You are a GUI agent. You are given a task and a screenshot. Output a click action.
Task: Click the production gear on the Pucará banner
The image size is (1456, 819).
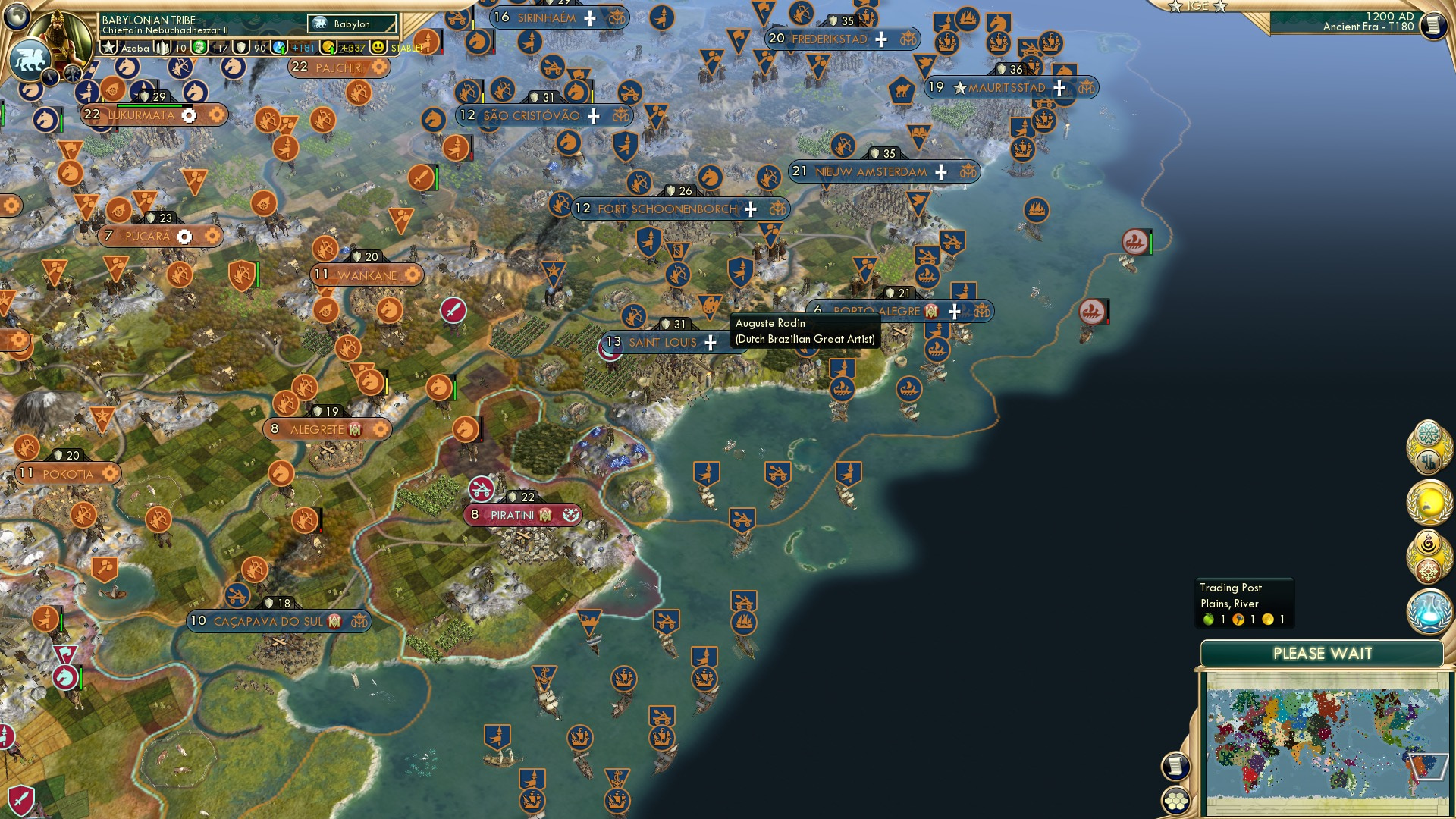tap(184, 235)
